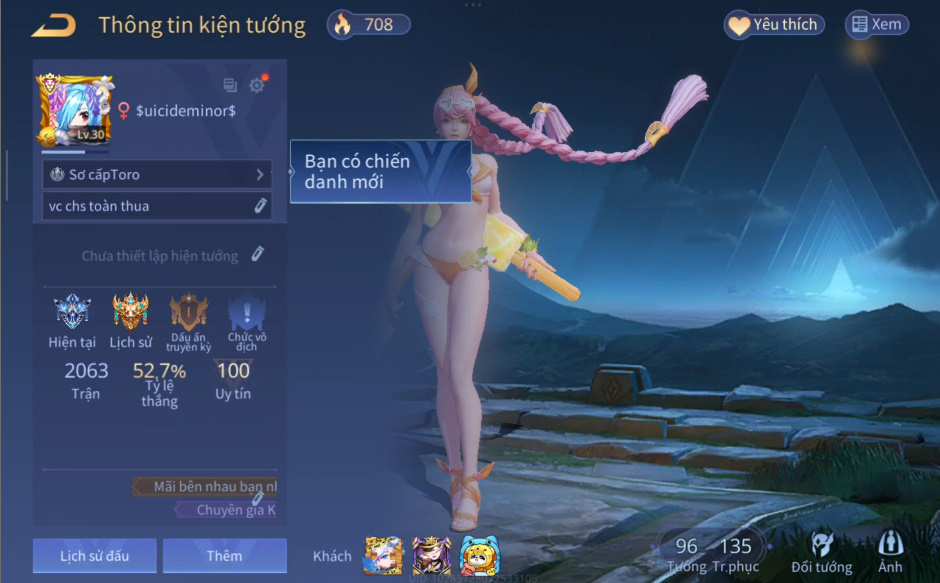940x583 pixels.
Task: Open the Chức vô địch badge
Action: [x=246, y=314]
